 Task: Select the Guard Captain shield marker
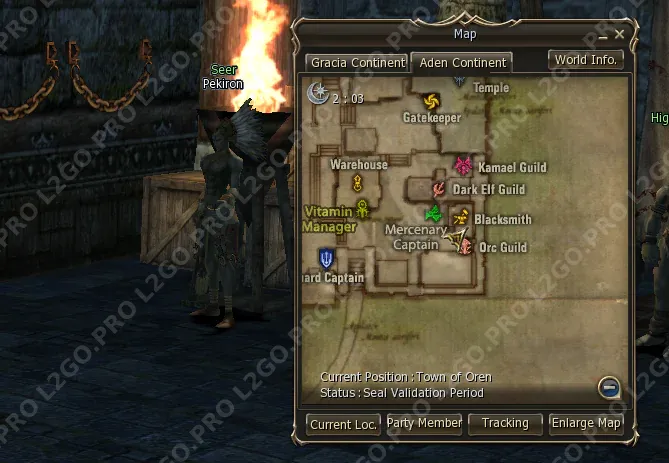click(326, 259)
